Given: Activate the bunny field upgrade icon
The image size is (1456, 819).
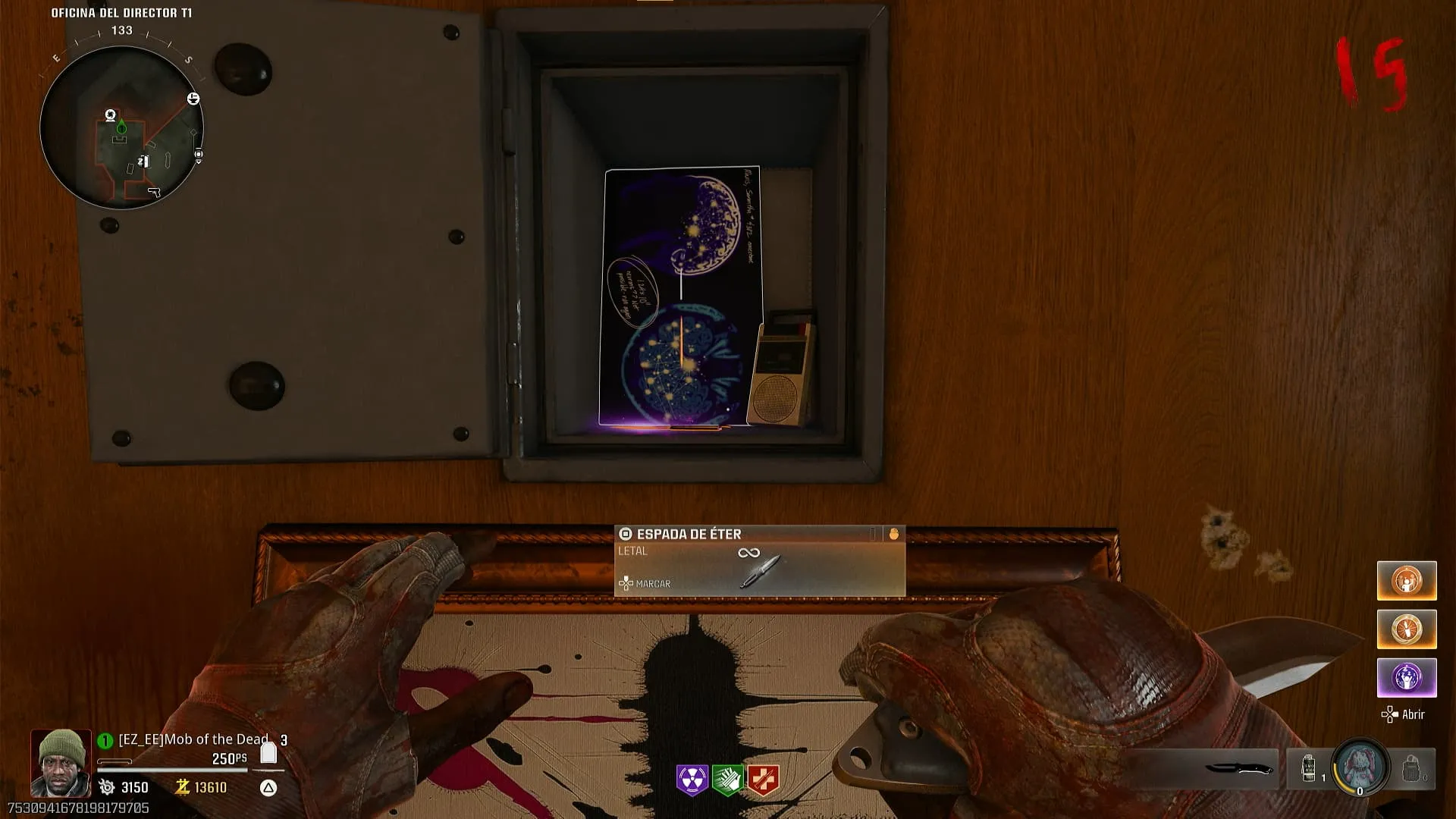Looking at the screenshot, I should [1360, 766].
